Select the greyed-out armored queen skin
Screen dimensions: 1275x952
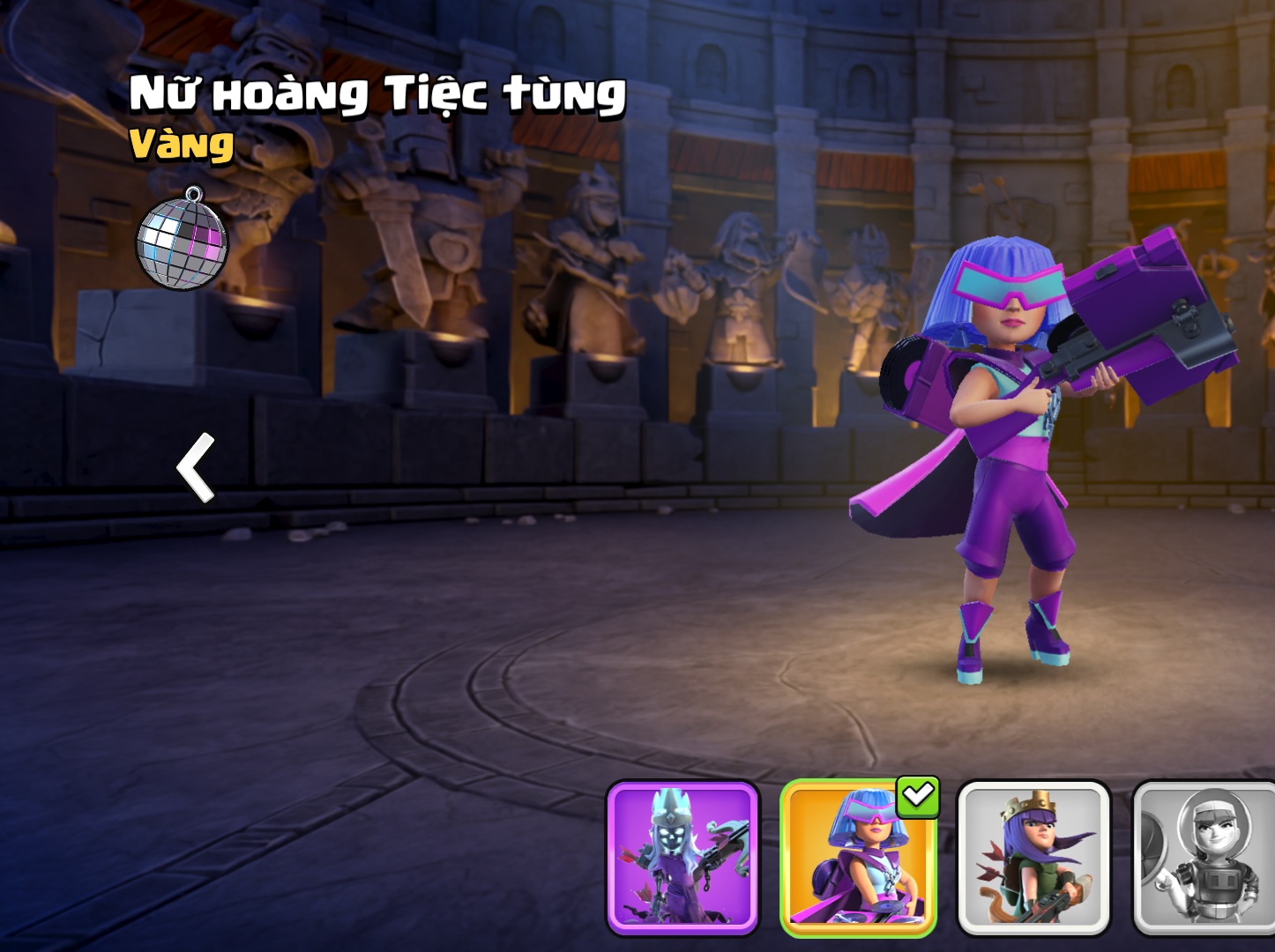[x=1204, y=857]
